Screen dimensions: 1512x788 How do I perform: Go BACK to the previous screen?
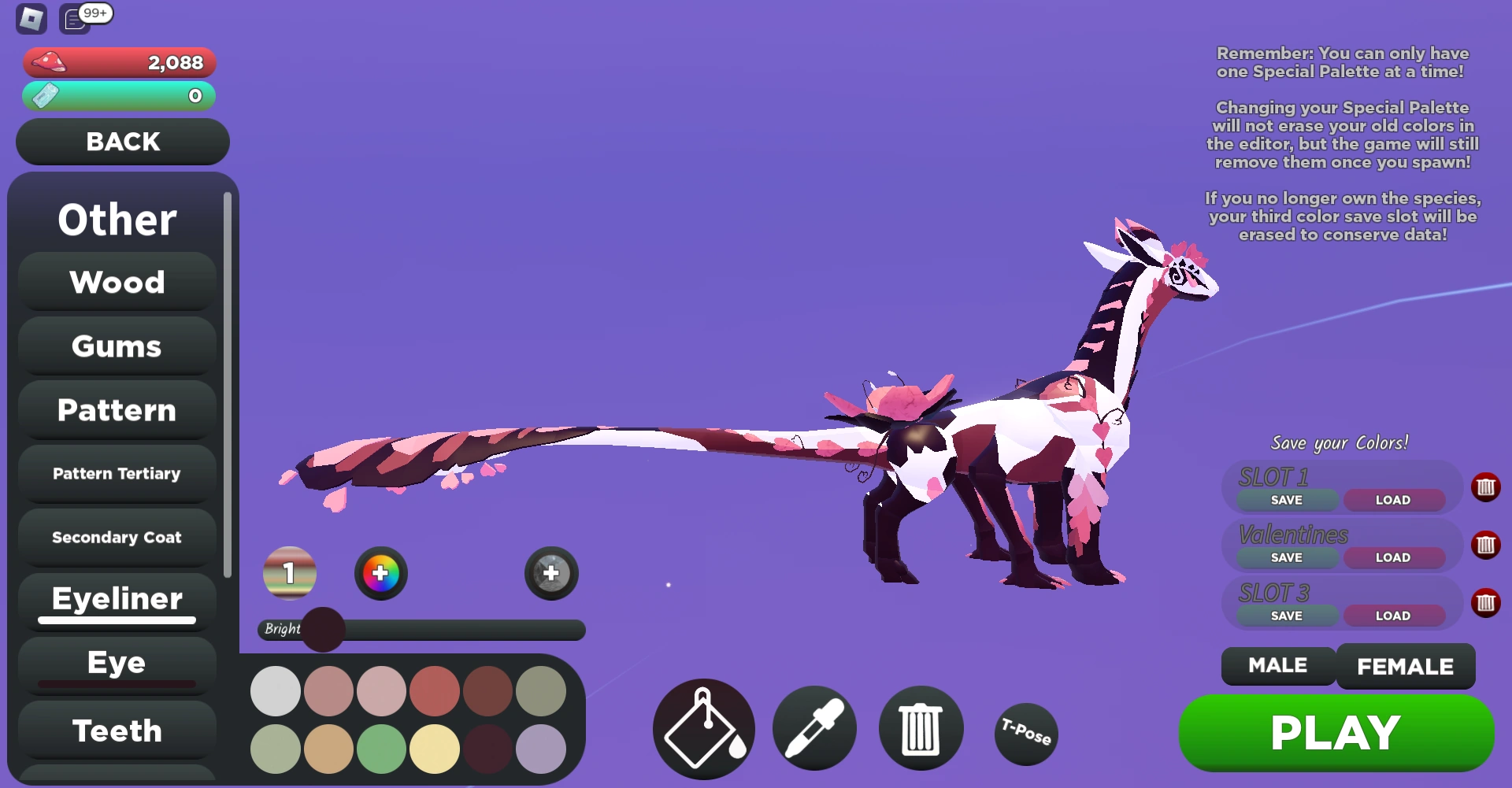(x=122, y=142)
